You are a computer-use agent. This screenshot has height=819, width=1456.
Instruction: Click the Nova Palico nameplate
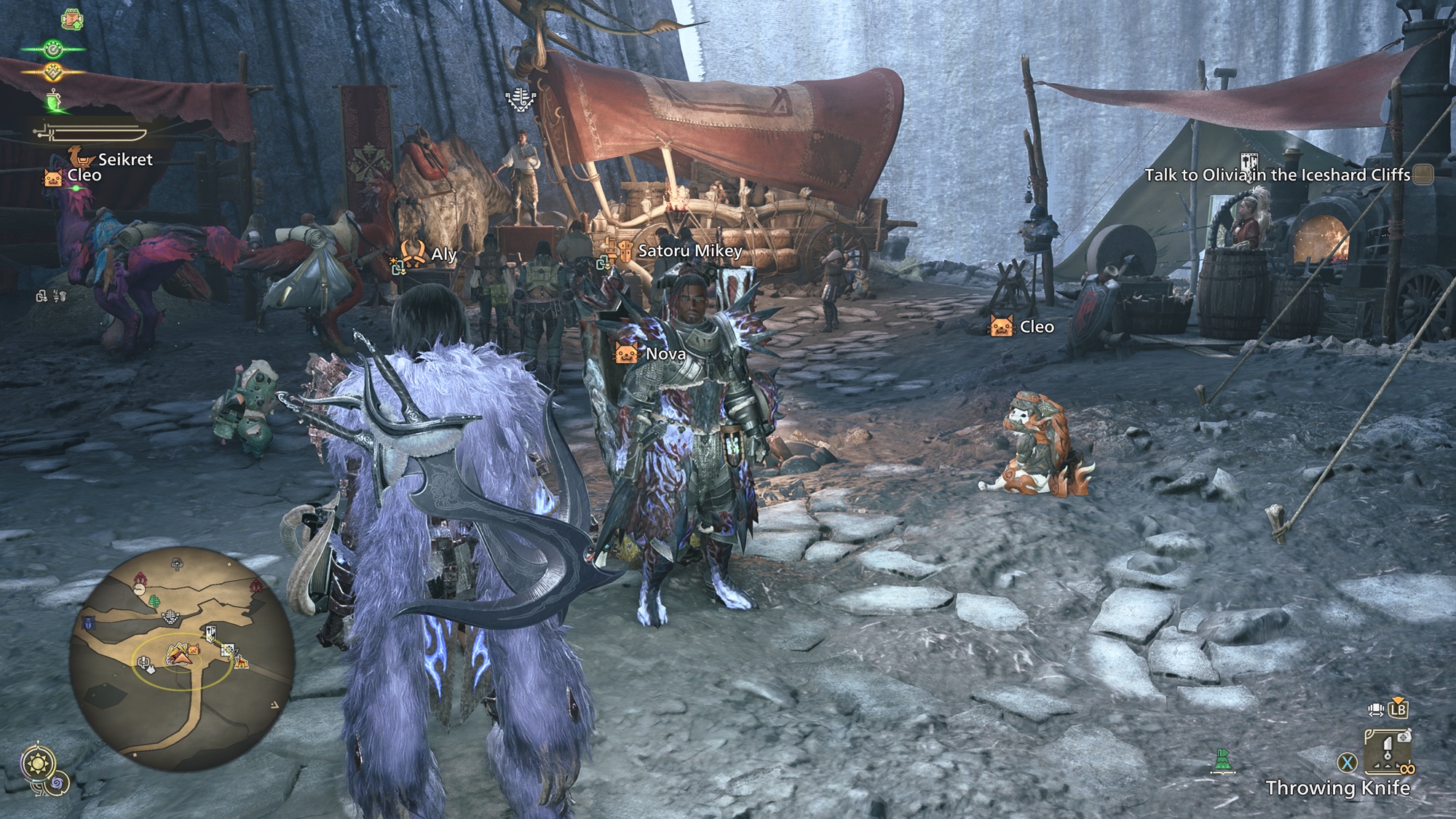[665, 354]
